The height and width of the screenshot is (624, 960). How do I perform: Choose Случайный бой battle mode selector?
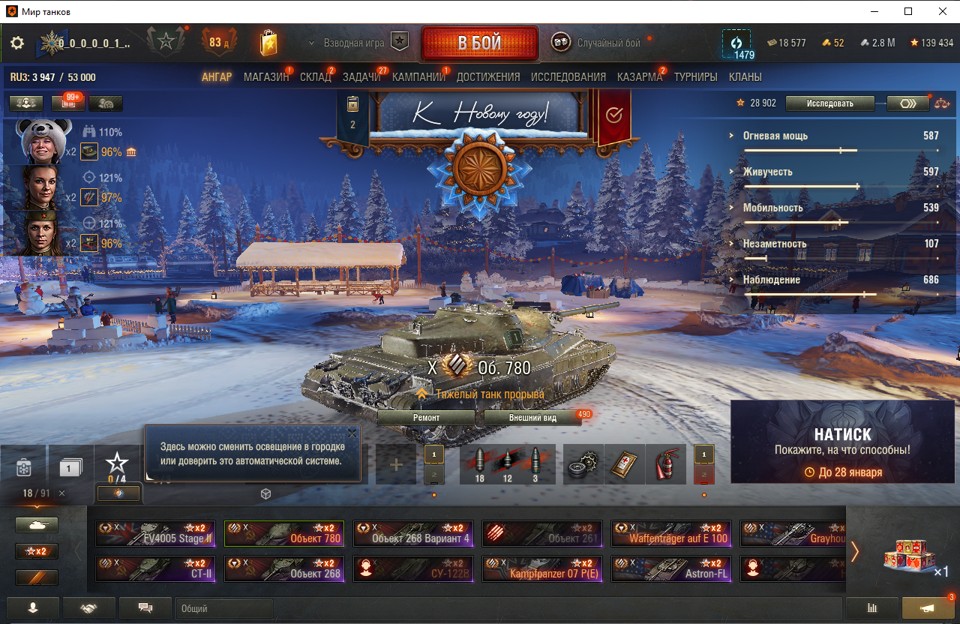(597, 43)
